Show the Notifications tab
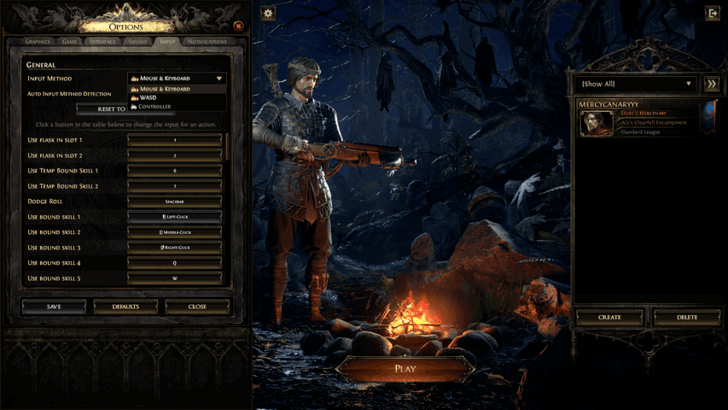Screen dimensions: 728x410 point(206,42)
